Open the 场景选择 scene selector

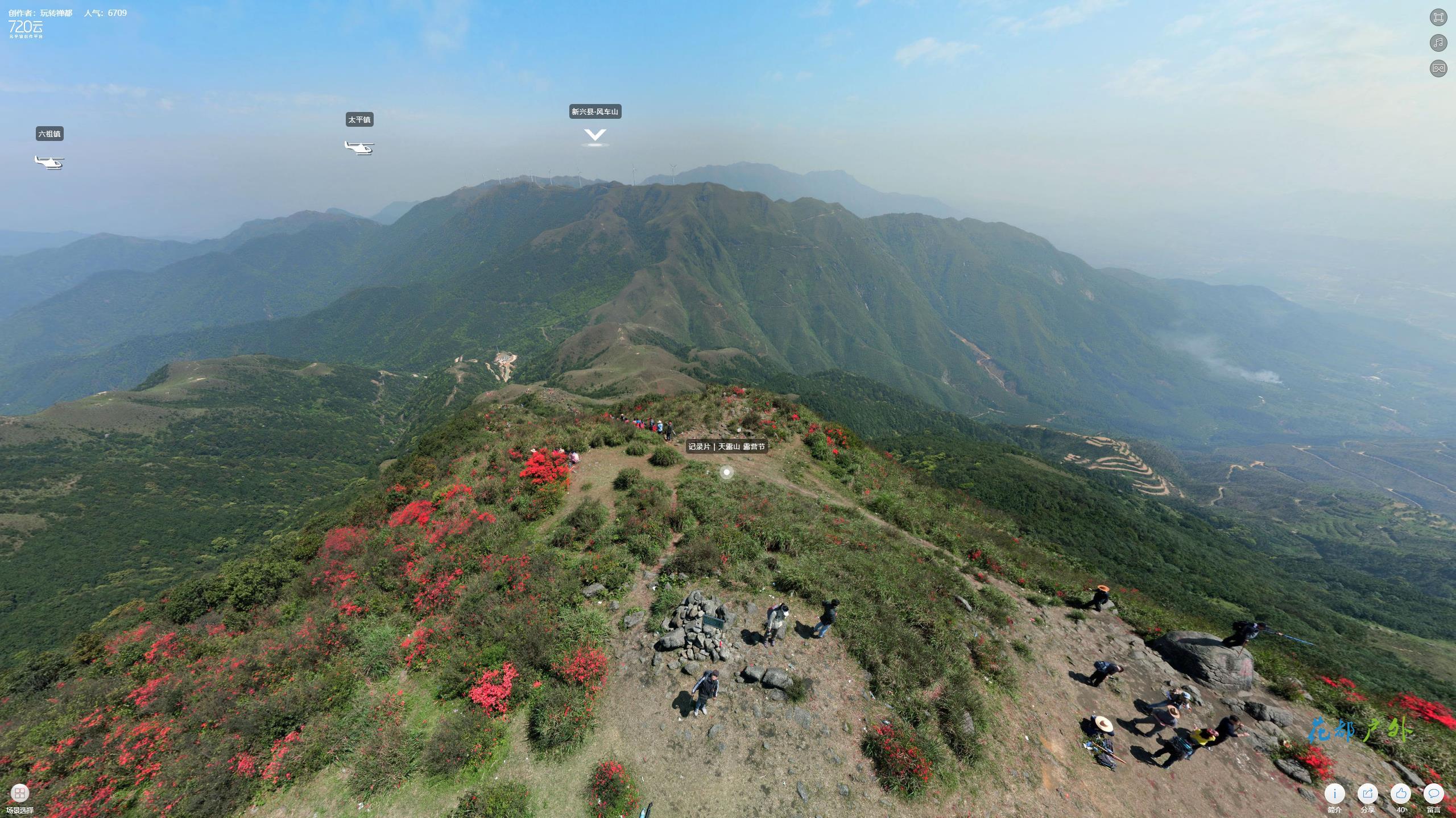[x=20, y=793]
